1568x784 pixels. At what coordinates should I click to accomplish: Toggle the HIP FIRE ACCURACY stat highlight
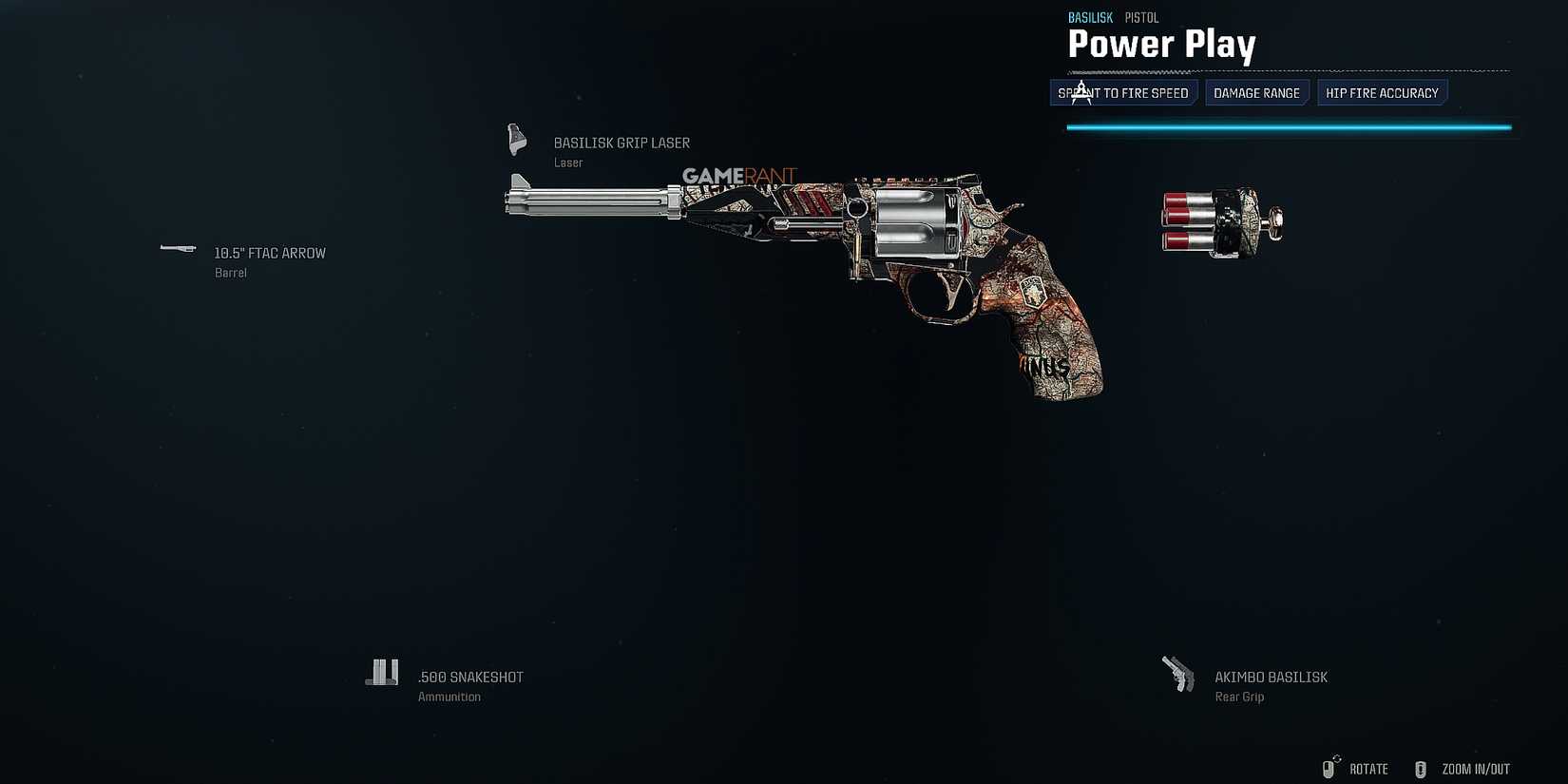pyautogui.click(x=1382, y=92)
